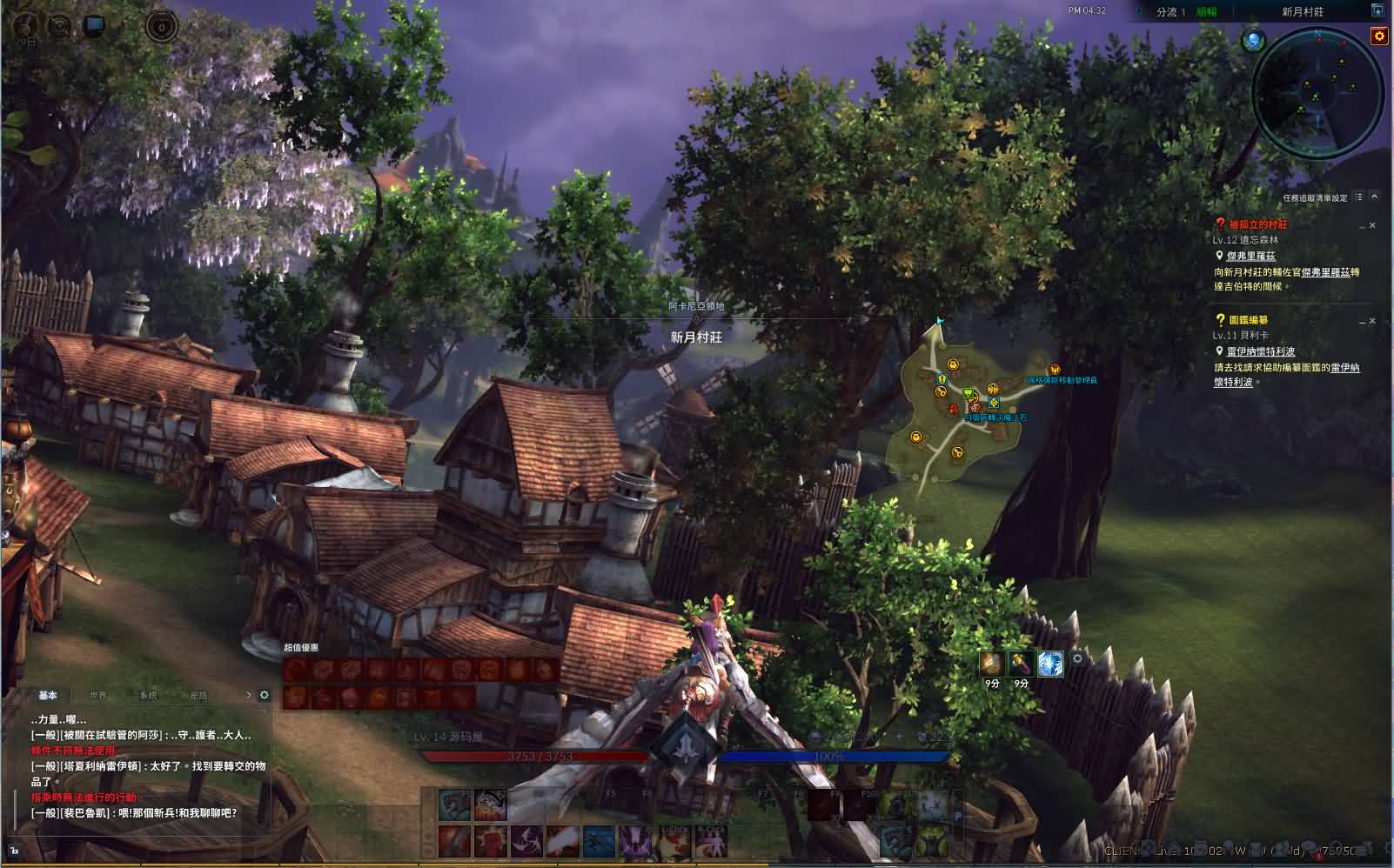Click the circular minimap
The height and width of the screenshot is (868, 1394).
pos(1317,91)
